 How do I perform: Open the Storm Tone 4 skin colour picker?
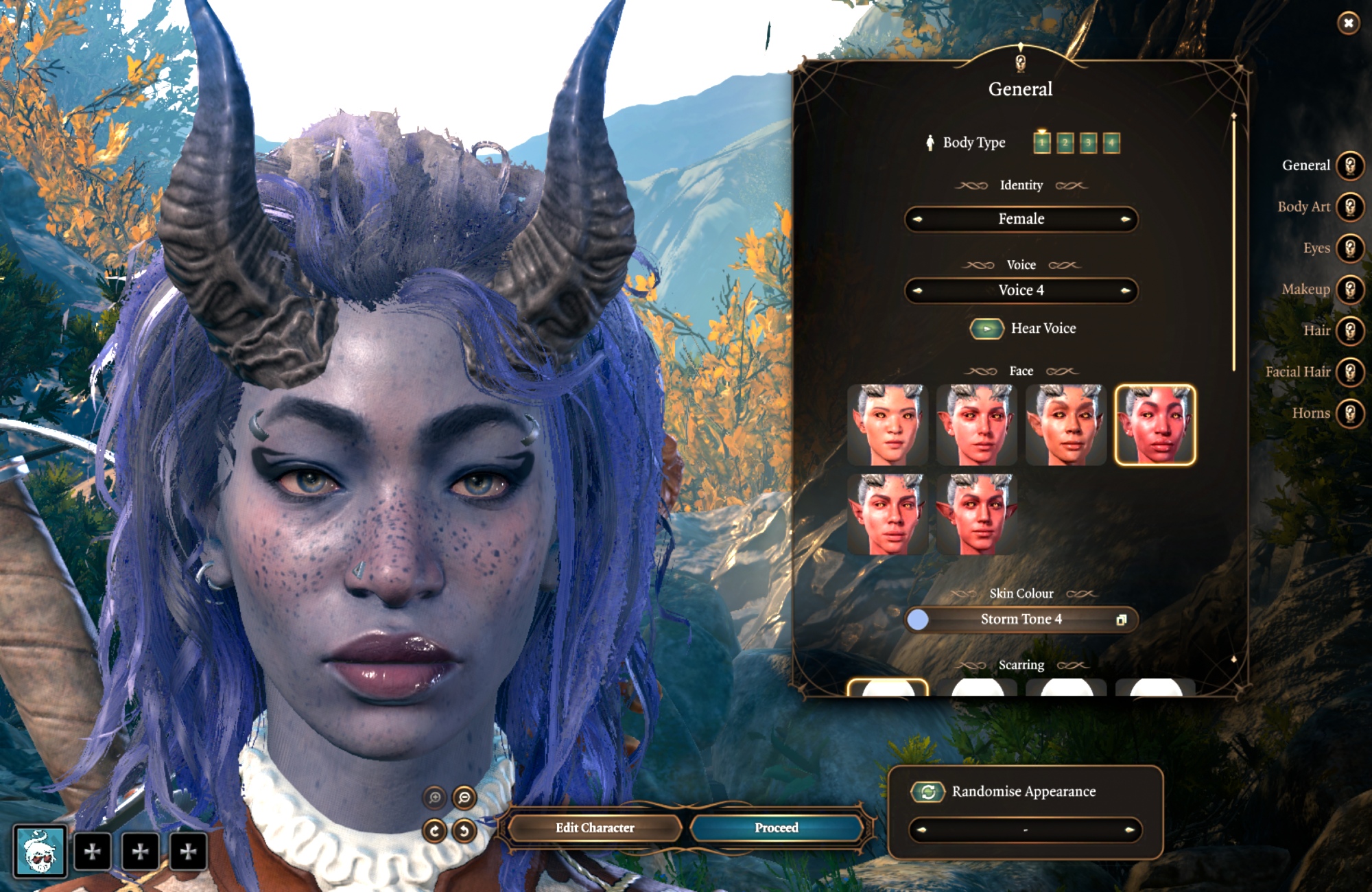tap(1121, 620)
